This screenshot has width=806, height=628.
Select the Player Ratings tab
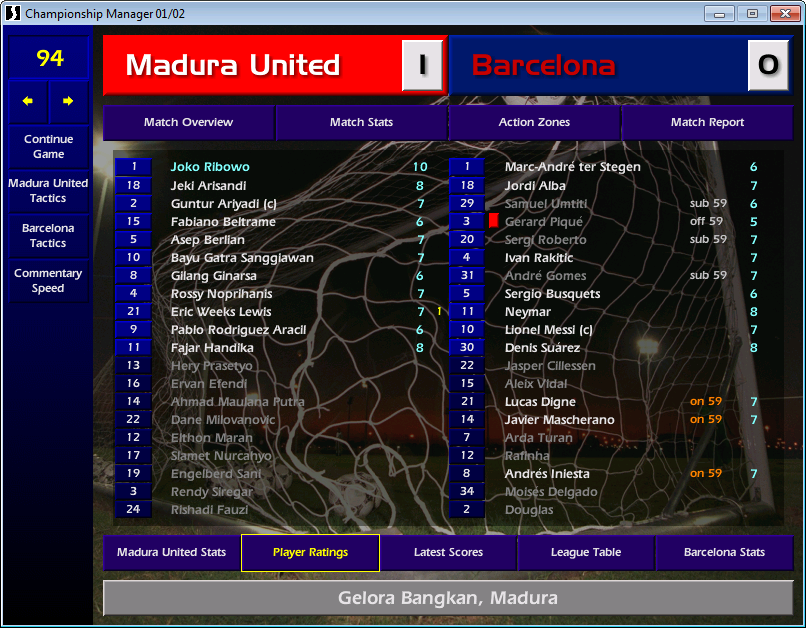pos(310,553)
